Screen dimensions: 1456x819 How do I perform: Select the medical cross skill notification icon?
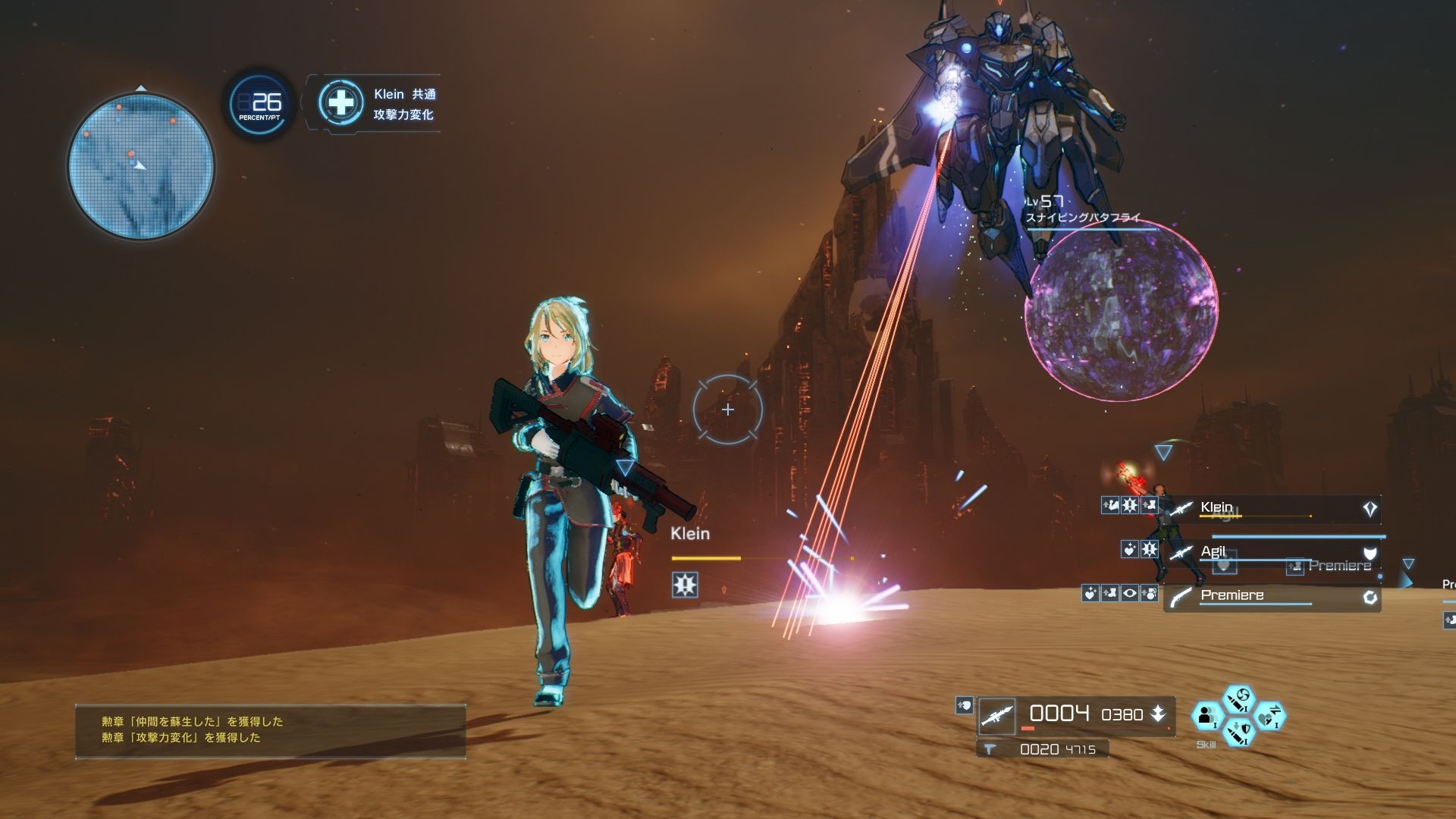click(341, 102)
